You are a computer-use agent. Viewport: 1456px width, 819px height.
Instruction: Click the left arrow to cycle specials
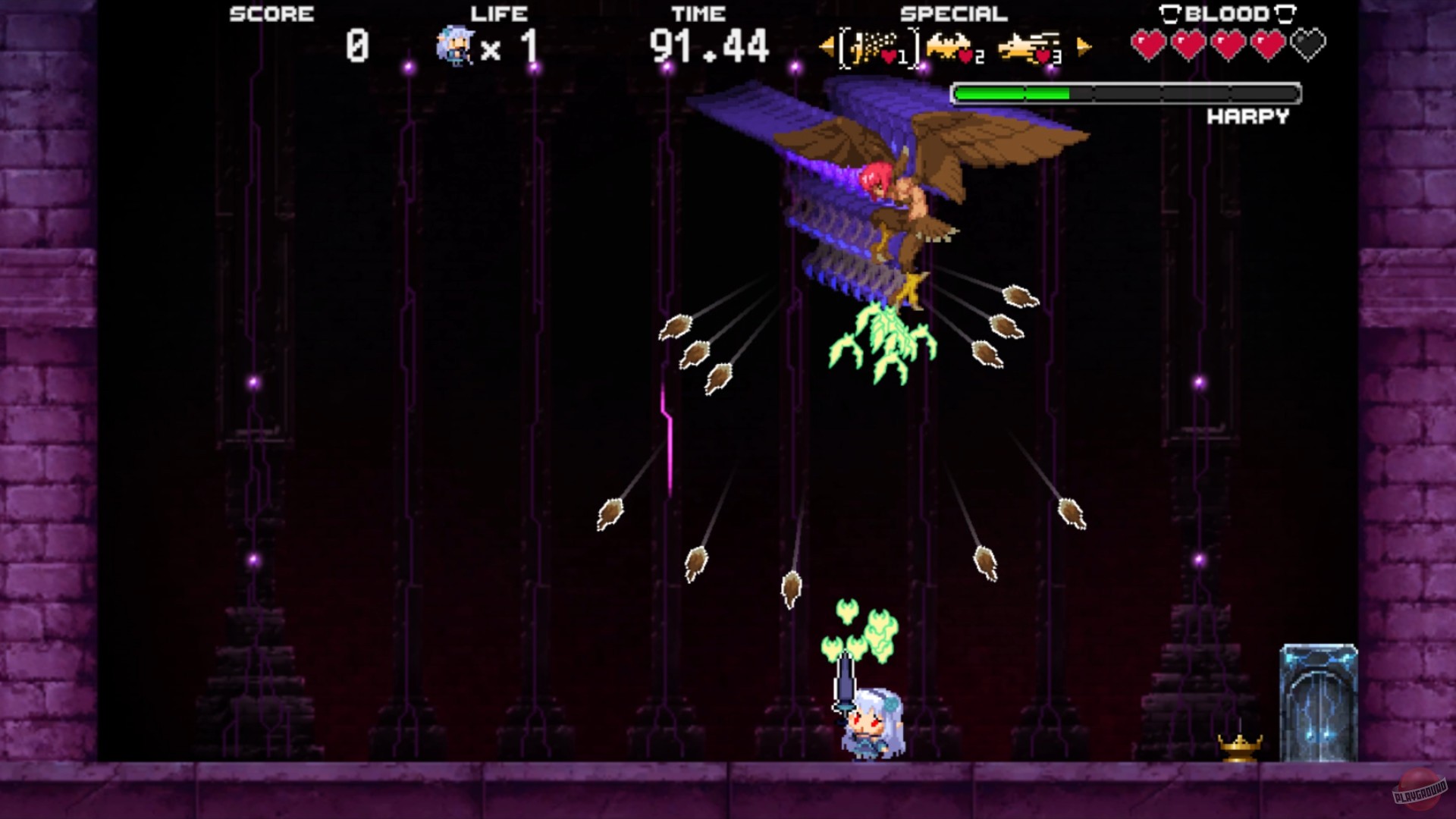click(826, 45)
